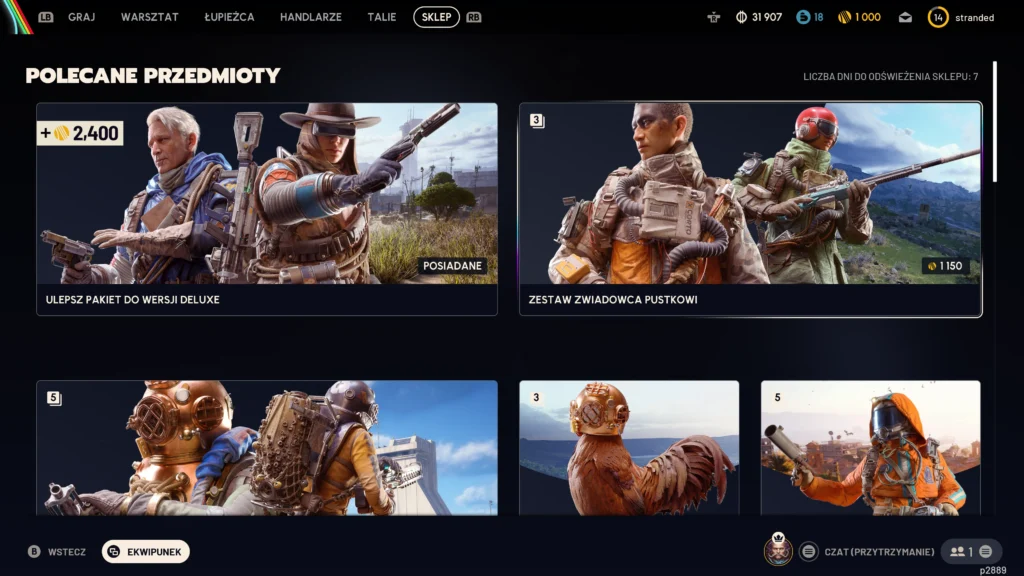Open the diving helmet duo bundle tile
1024x576 pixels.
pos(267,448)
